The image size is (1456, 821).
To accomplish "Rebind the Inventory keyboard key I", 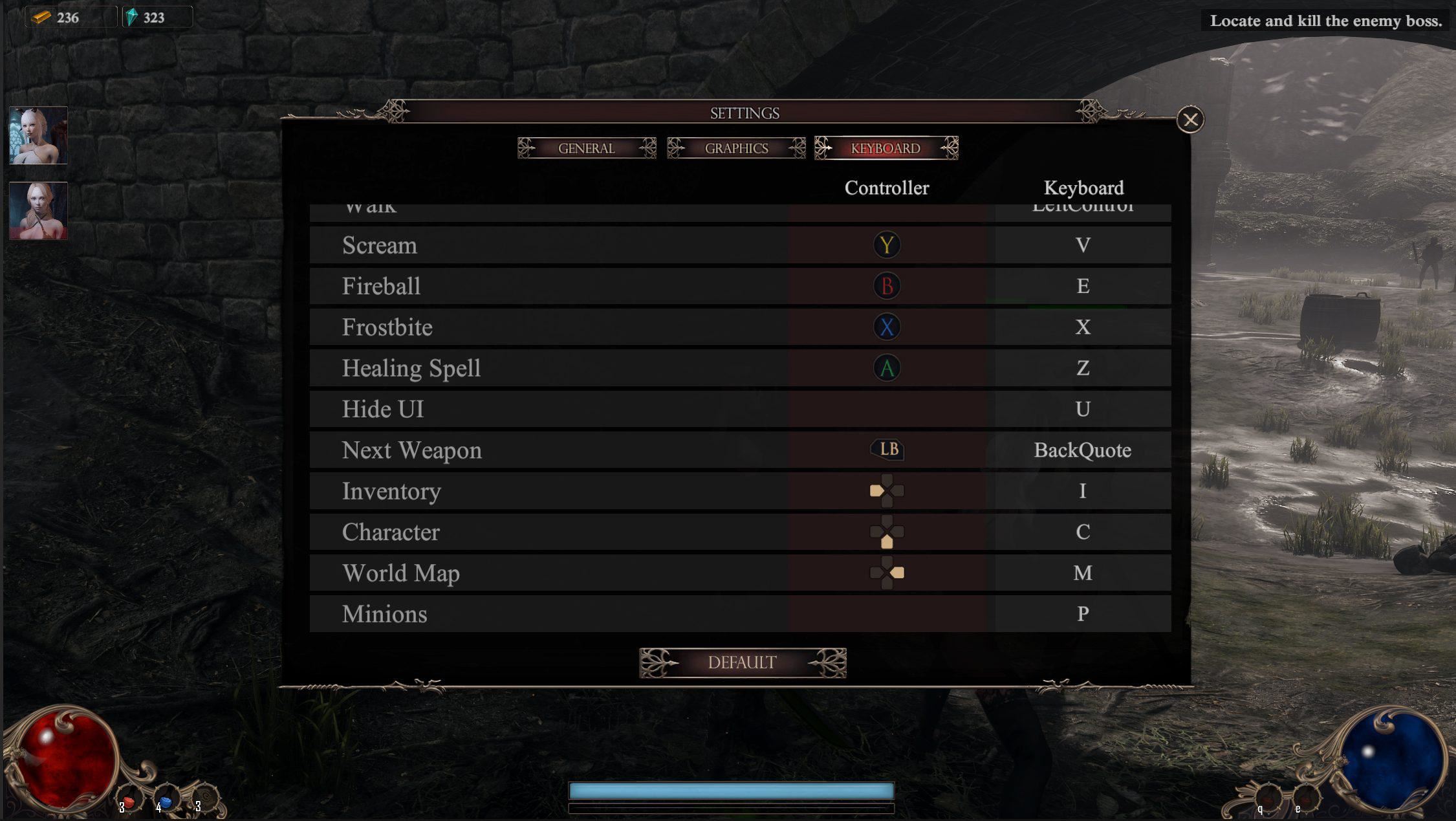I will click(x=1082, y=491).
